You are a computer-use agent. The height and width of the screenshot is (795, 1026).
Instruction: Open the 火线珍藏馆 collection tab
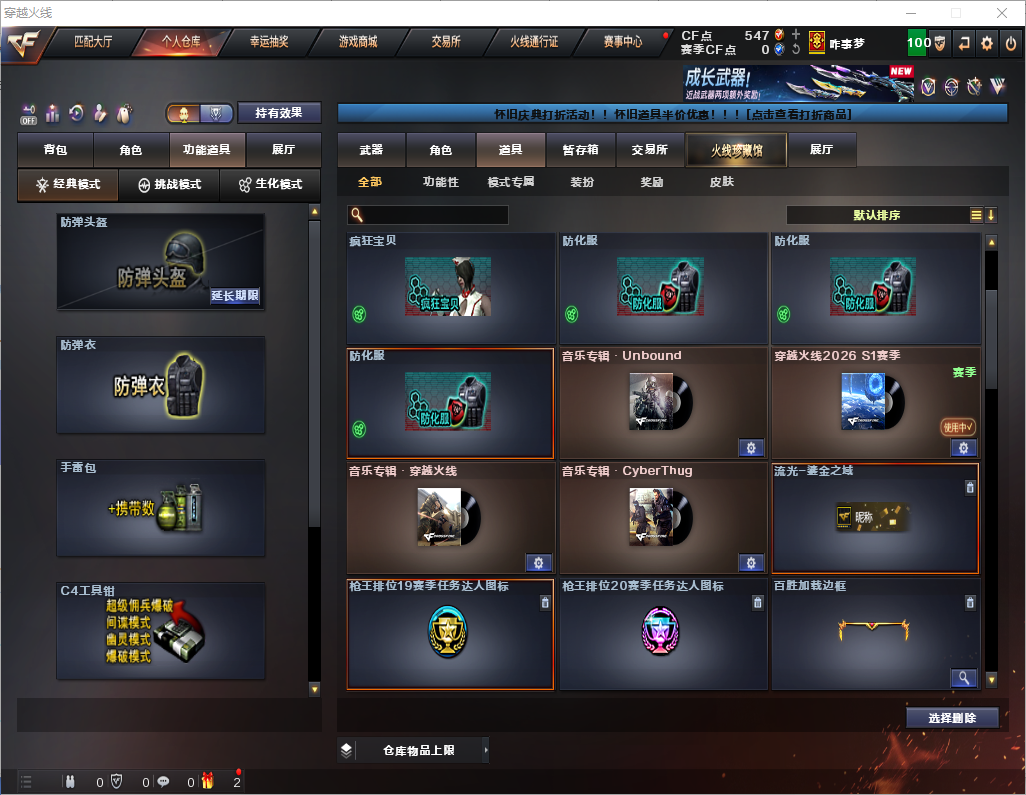point(736,150)
